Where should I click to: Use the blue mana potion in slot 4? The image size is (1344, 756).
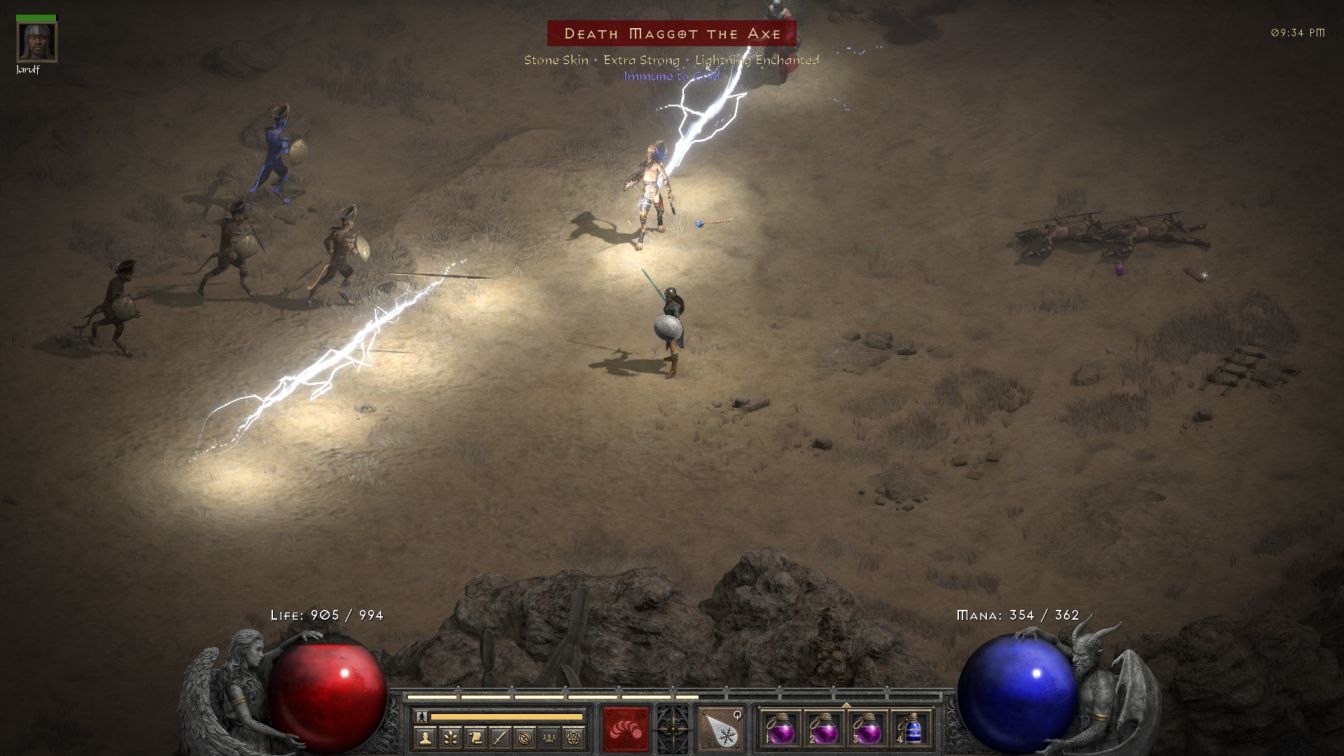(910, 728)
